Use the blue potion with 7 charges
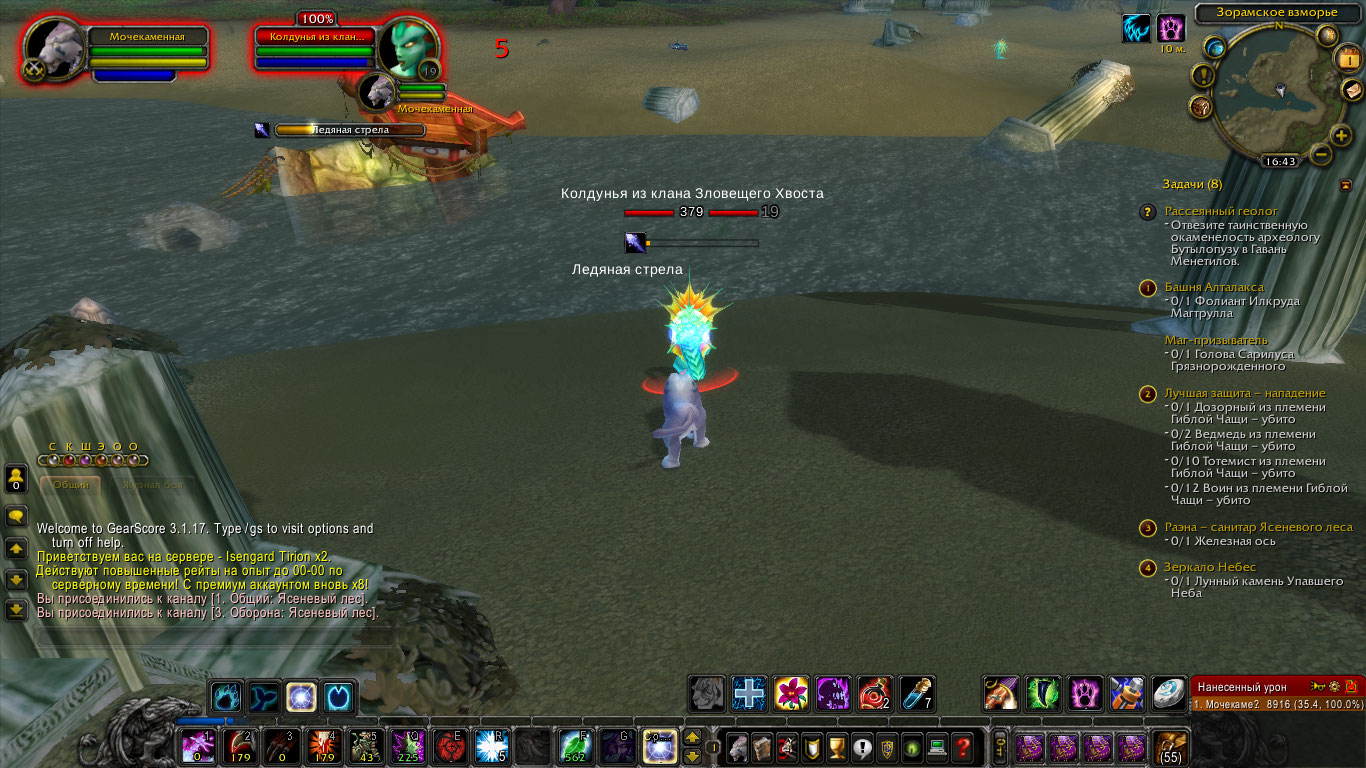This screenshot has width=1366, height=768. pyautogui.click(x=917, y=693)
